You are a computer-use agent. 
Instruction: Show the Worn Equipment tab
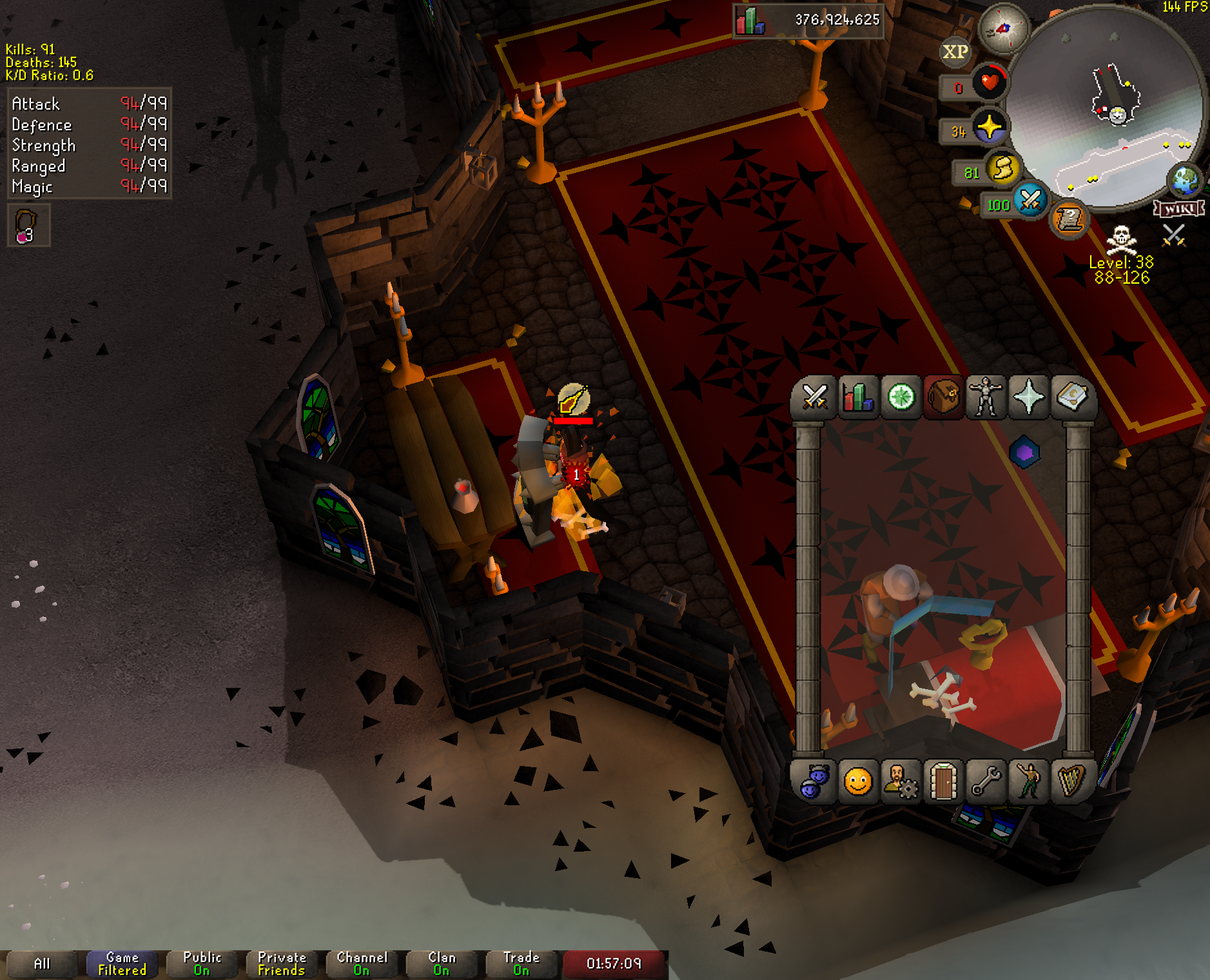tap(986, 397)
